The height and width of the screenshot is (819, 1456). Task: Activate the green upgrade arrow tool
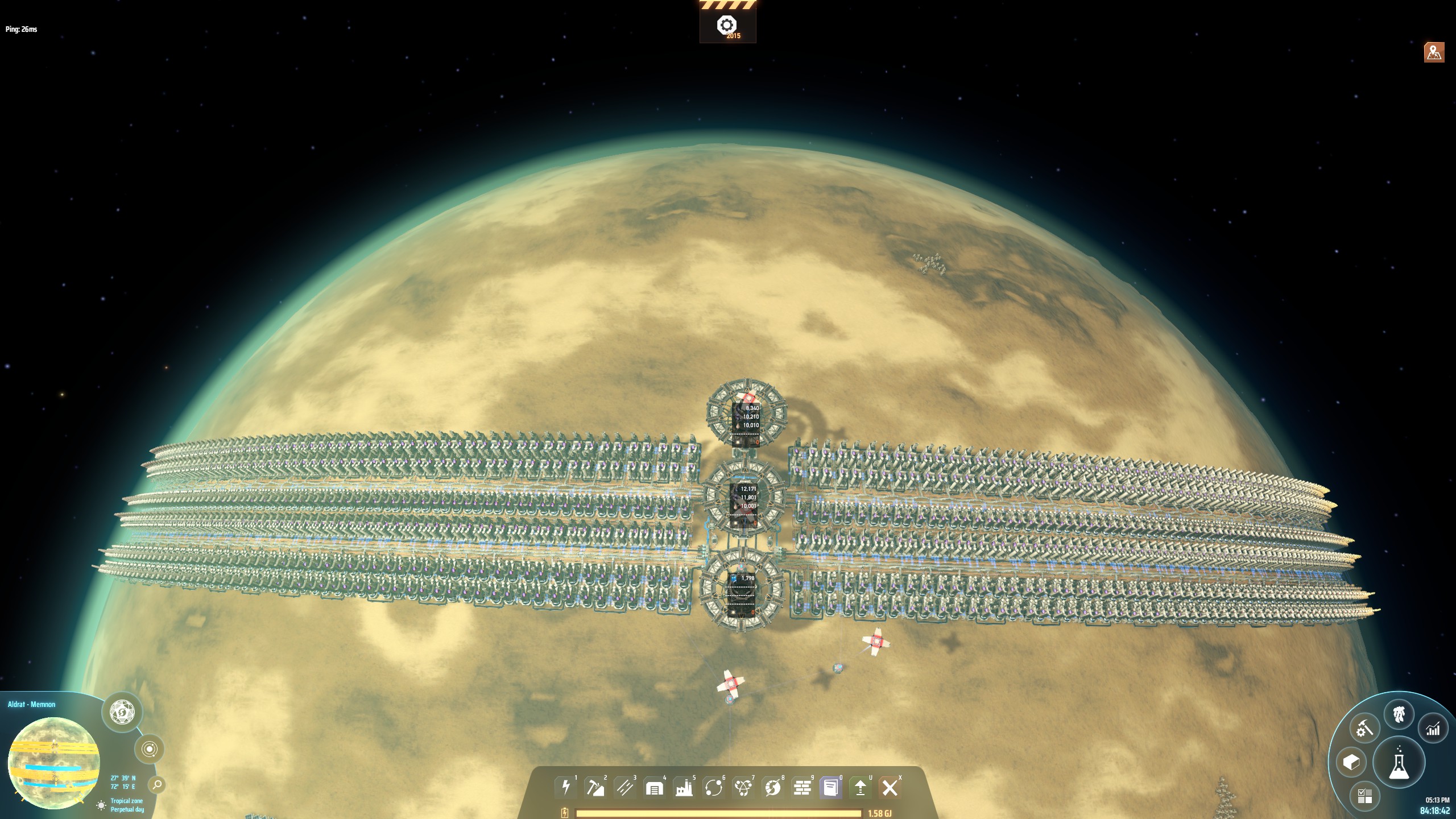[x=861, y=788]
